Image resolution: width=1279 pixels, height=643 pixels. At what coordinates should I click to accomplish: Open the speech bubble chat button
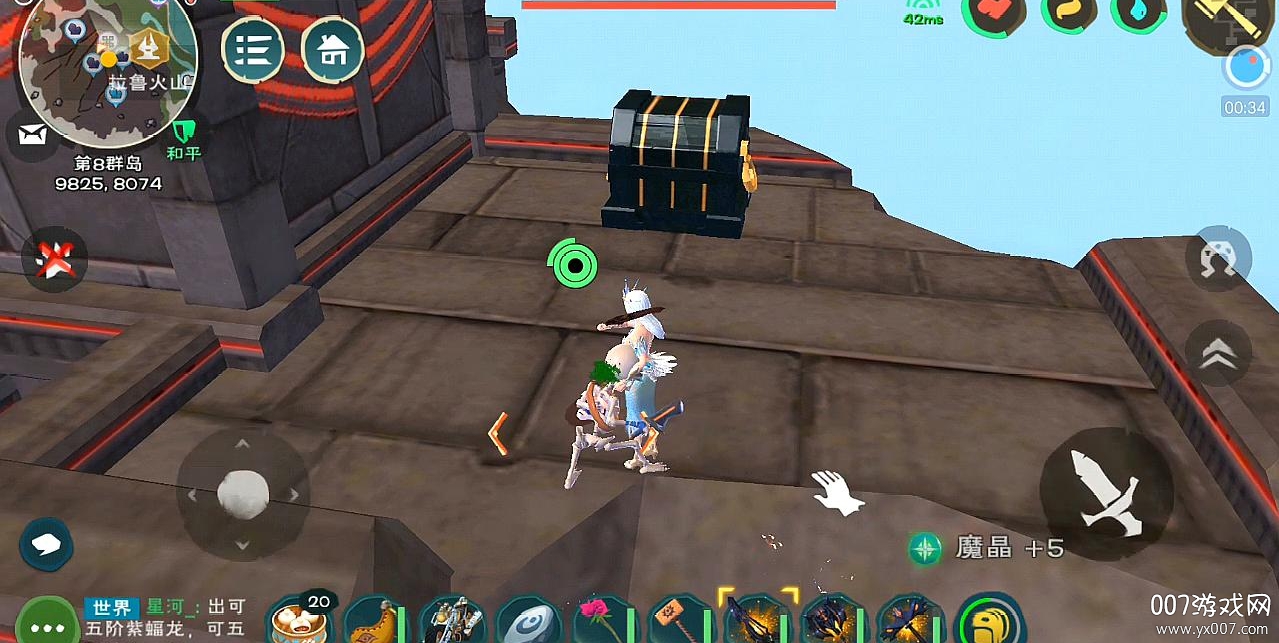[x=46, y=545]
